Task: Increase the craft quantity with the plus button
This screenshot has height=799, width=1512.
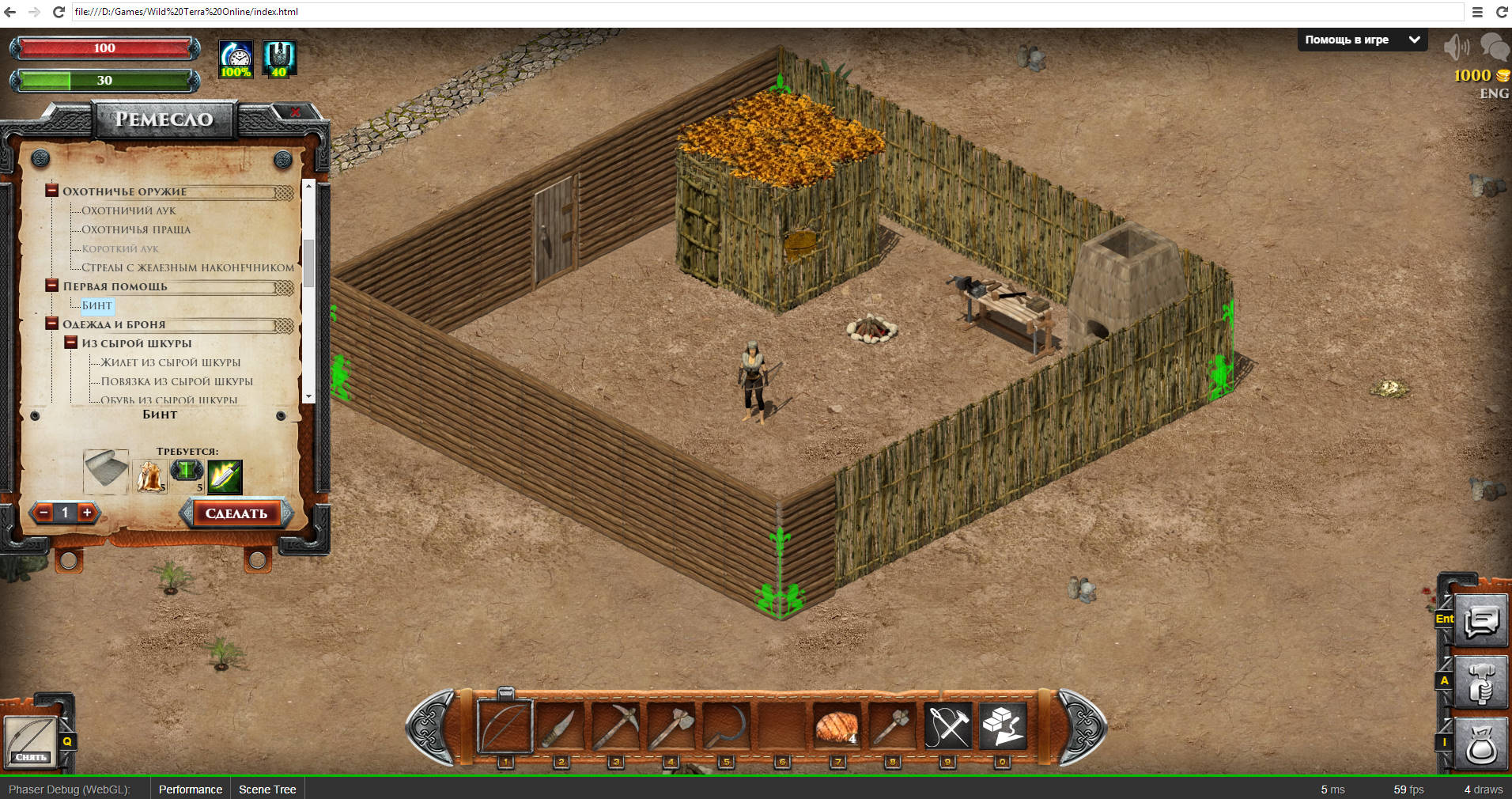Action: (87, 513)
